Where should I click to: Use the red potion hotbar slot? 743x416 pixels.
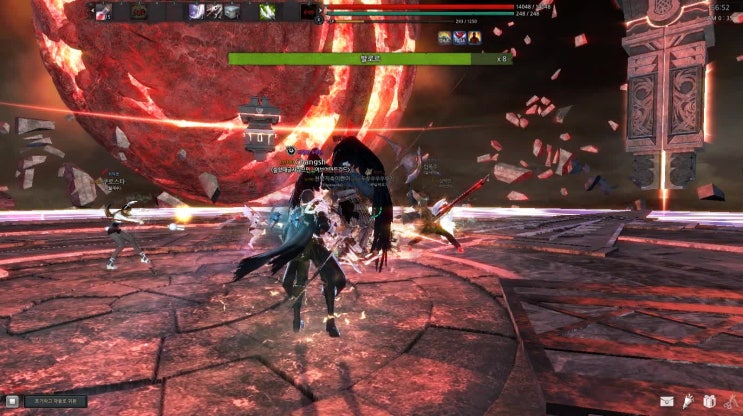[103, 12]
